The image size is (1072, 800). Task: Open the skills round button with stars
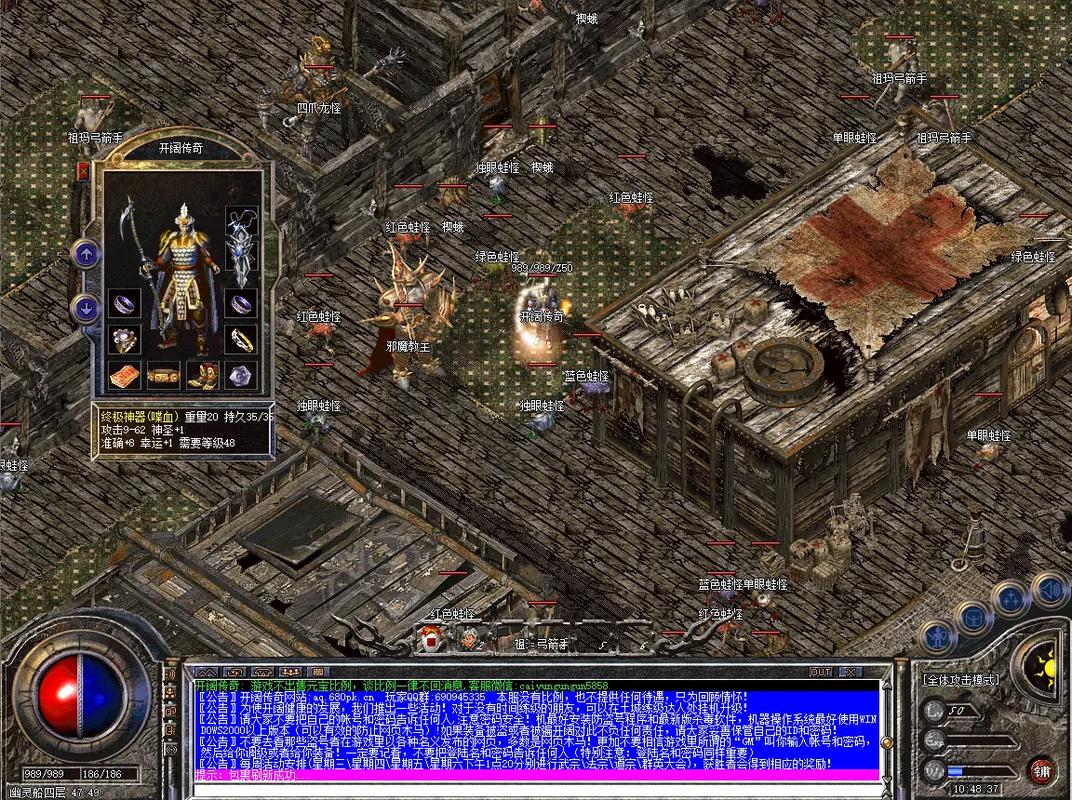pos(1008,599)
